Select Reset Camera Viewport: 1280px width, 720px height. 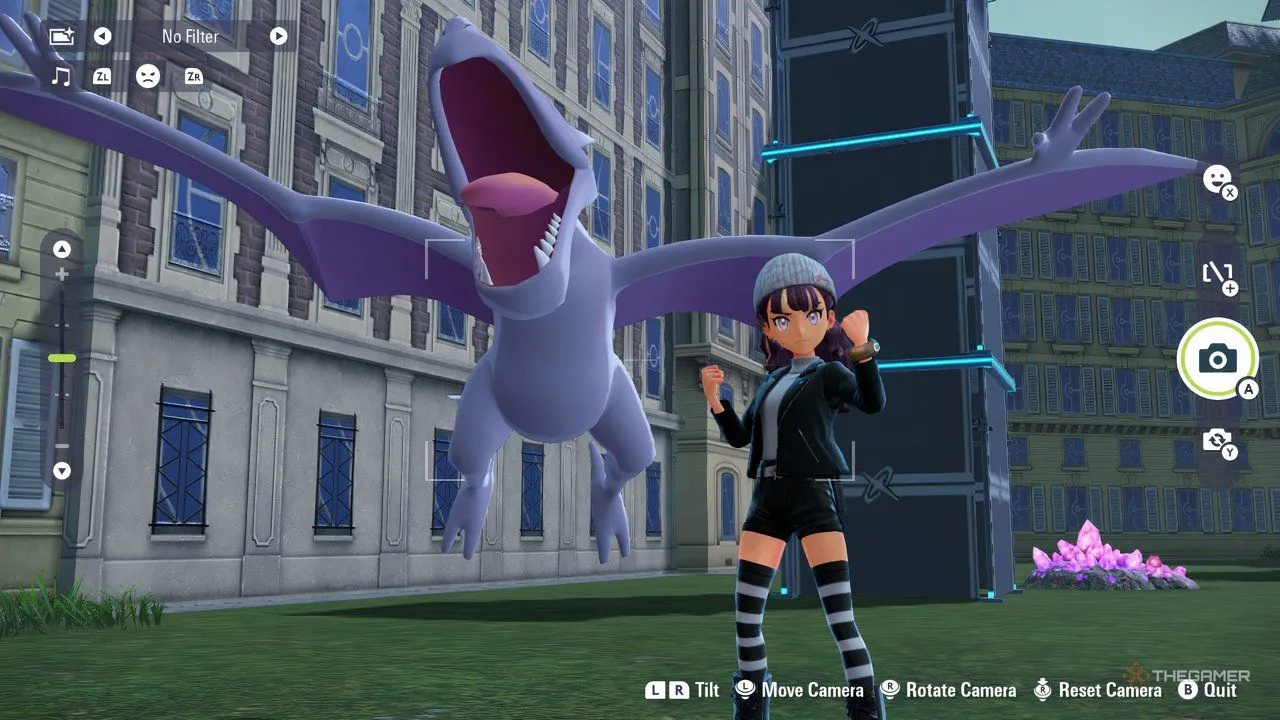click(x=1094, y=690)
